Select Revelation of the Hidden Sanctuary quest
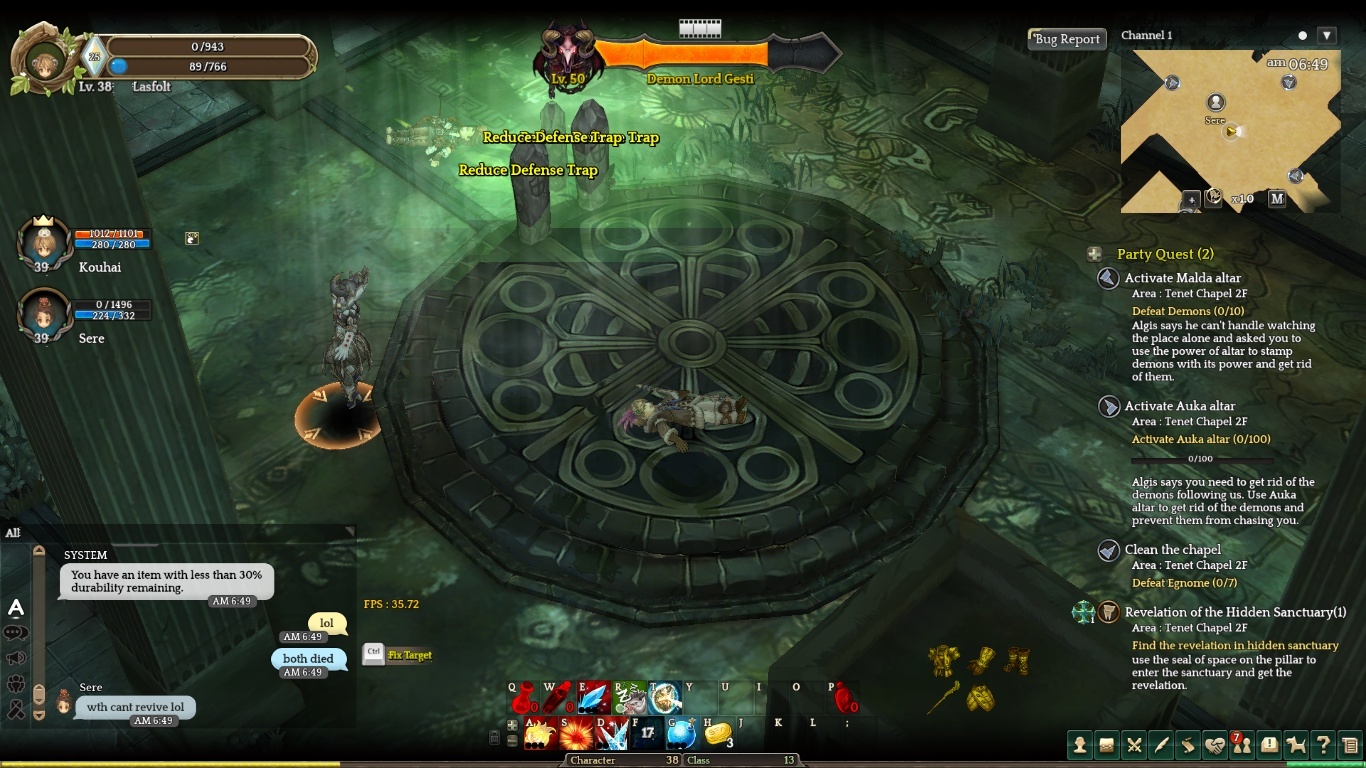The image size is (1366, 768). pyautogui.click(x=1235, y=612)
